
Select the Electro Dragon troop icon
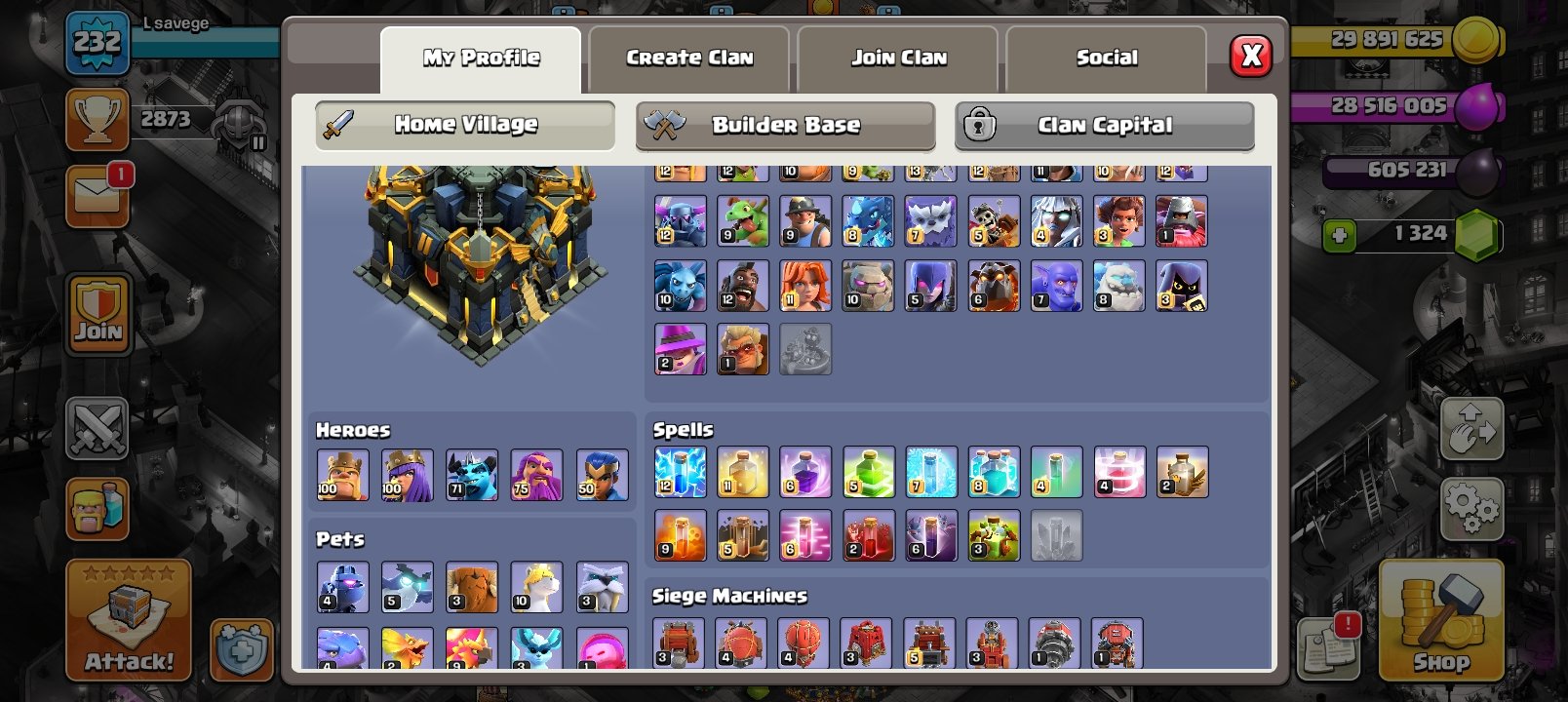[868, 221]
